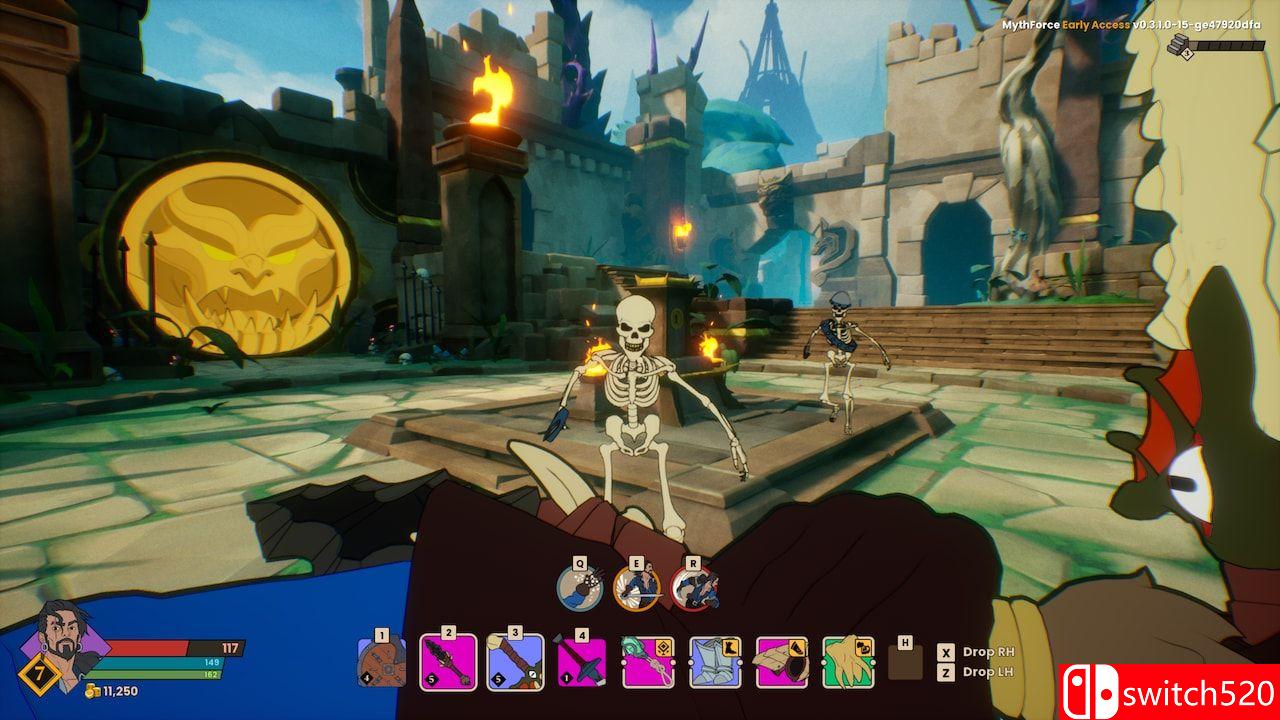Select the dark sword hotbar slot

pyautogui.click(x=582, y=662)
